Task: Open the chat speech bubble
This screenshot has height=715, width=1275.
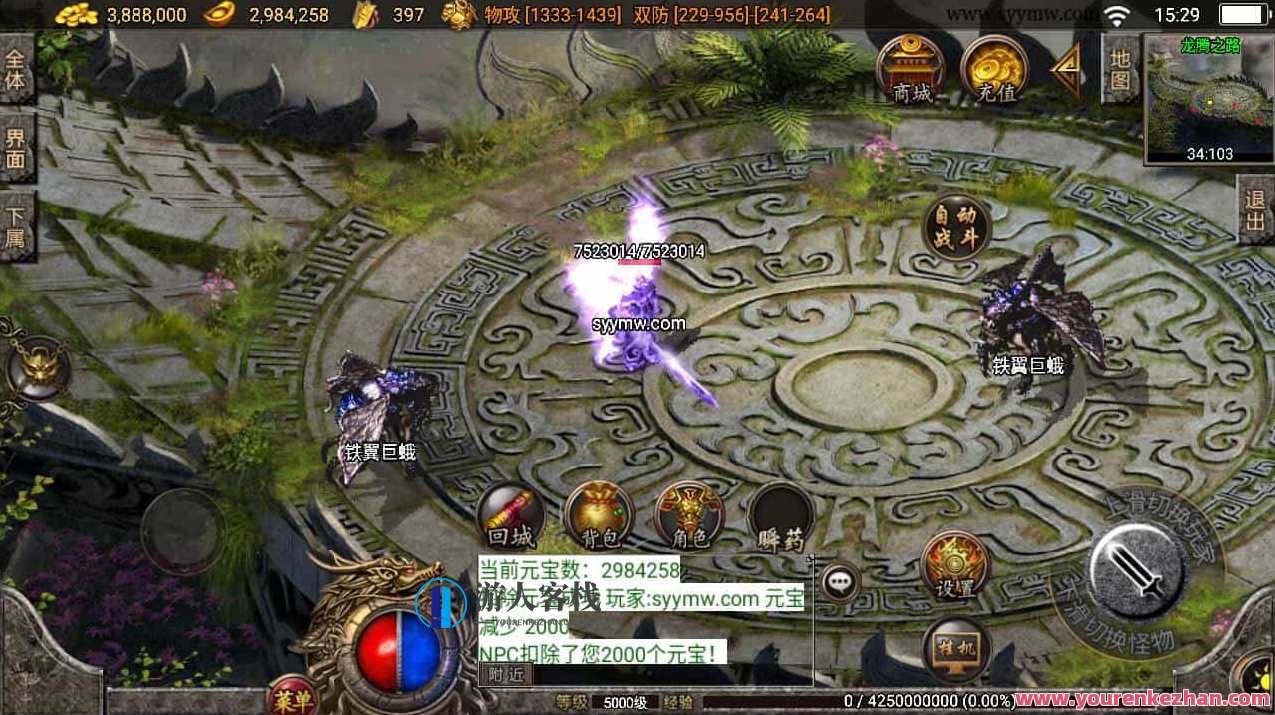Action: pos(840,582)
